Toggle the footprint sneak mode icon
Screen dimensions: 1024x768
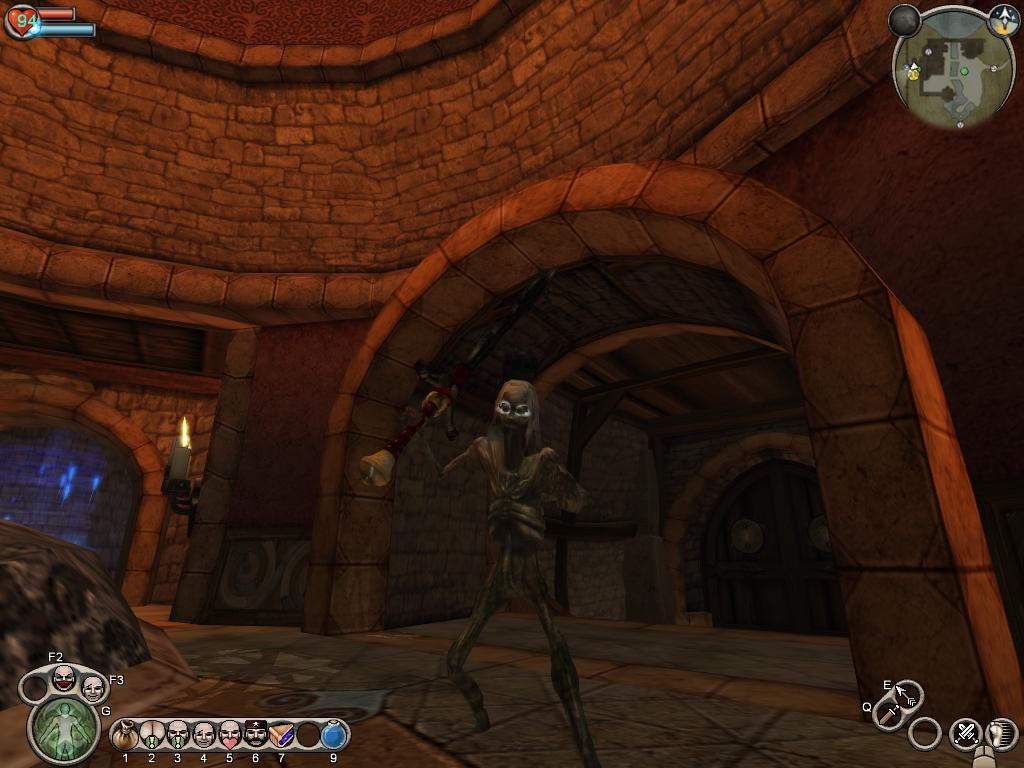1000,733
